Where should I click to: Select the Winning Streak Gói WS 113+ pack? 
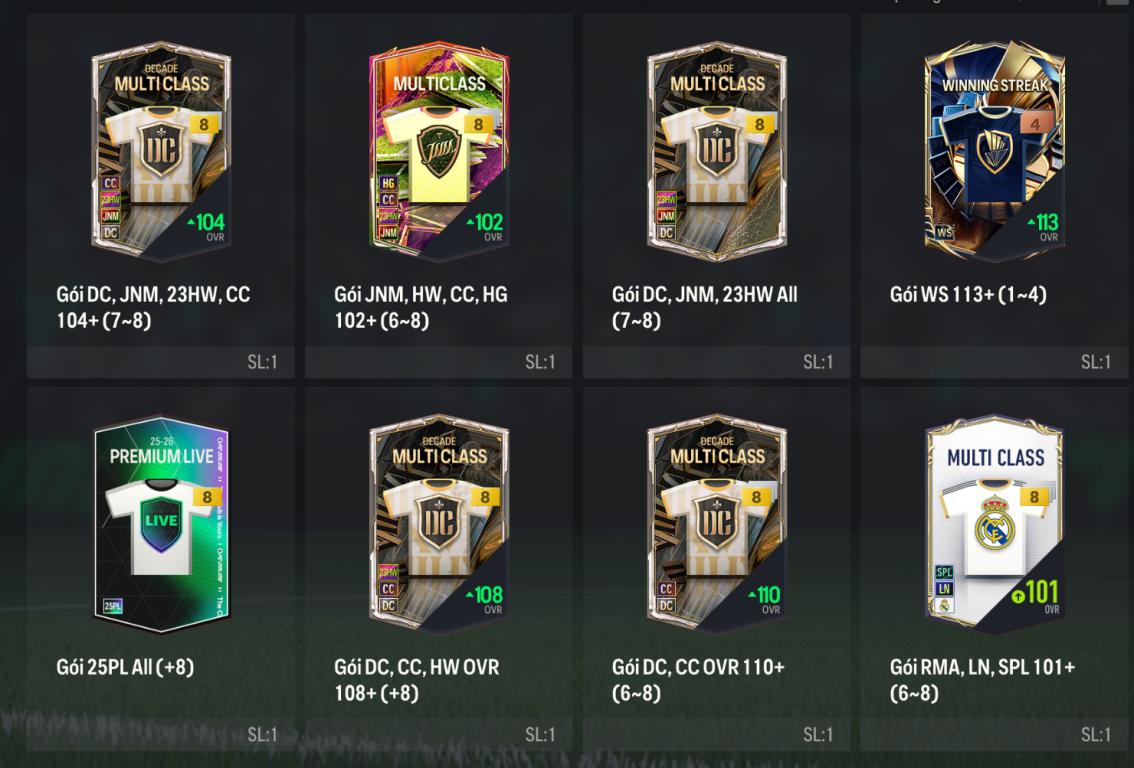995,150
